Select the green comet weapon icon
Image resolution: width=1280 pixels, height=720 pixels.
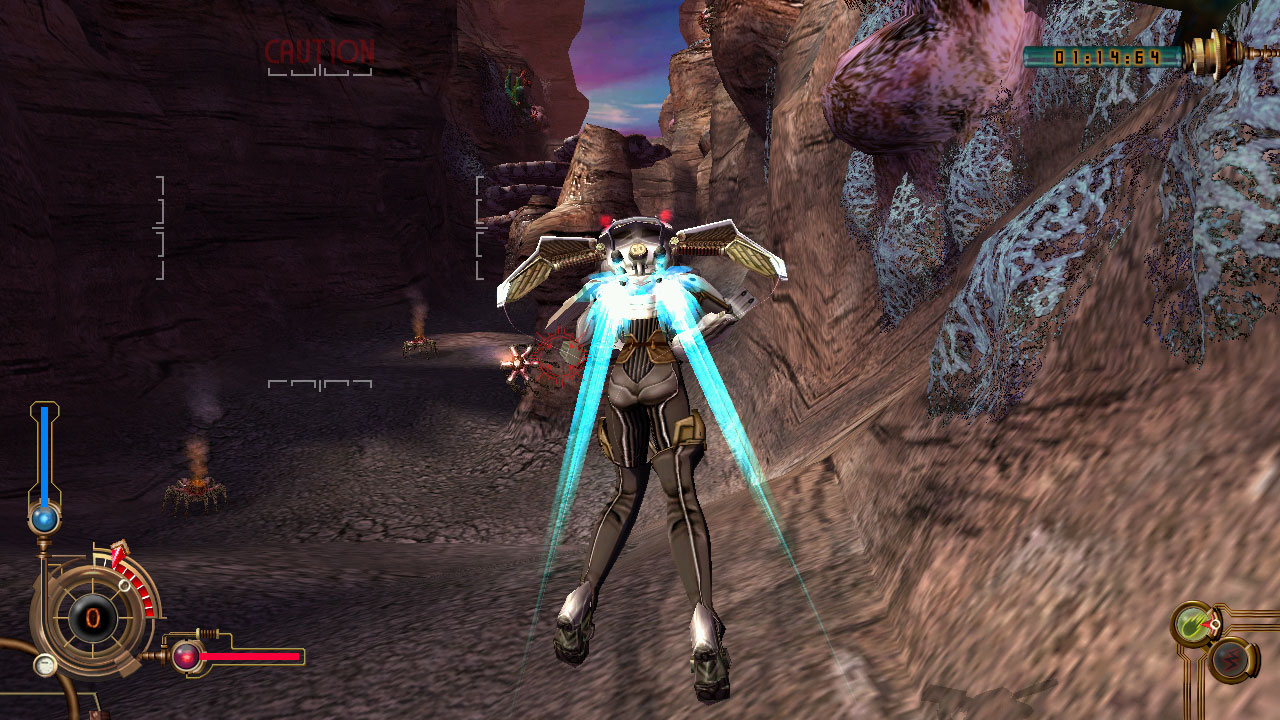tap(1192, 624)
